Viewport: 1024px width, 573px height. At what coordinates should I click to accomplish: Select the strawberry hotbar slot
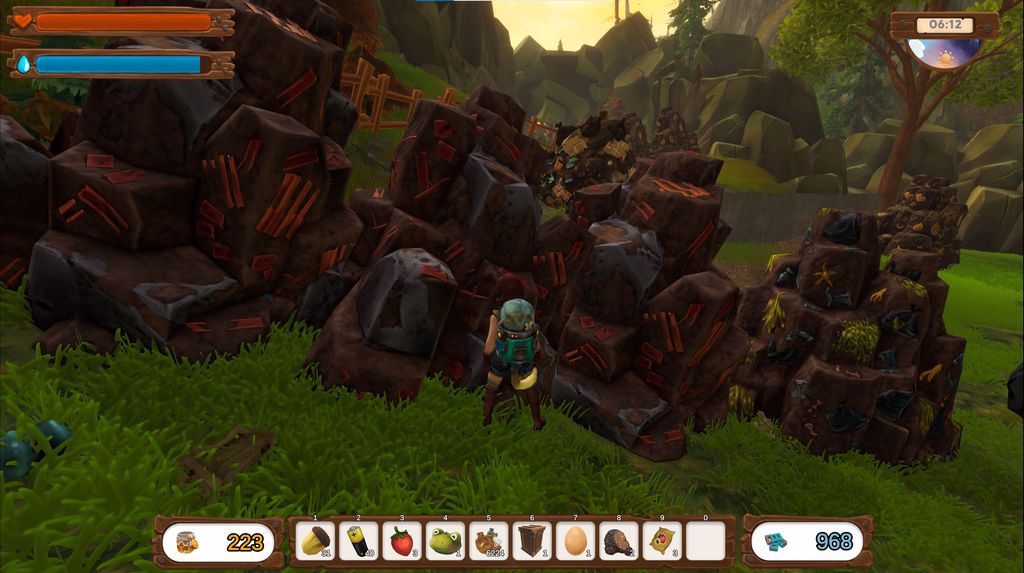(402, 541)
